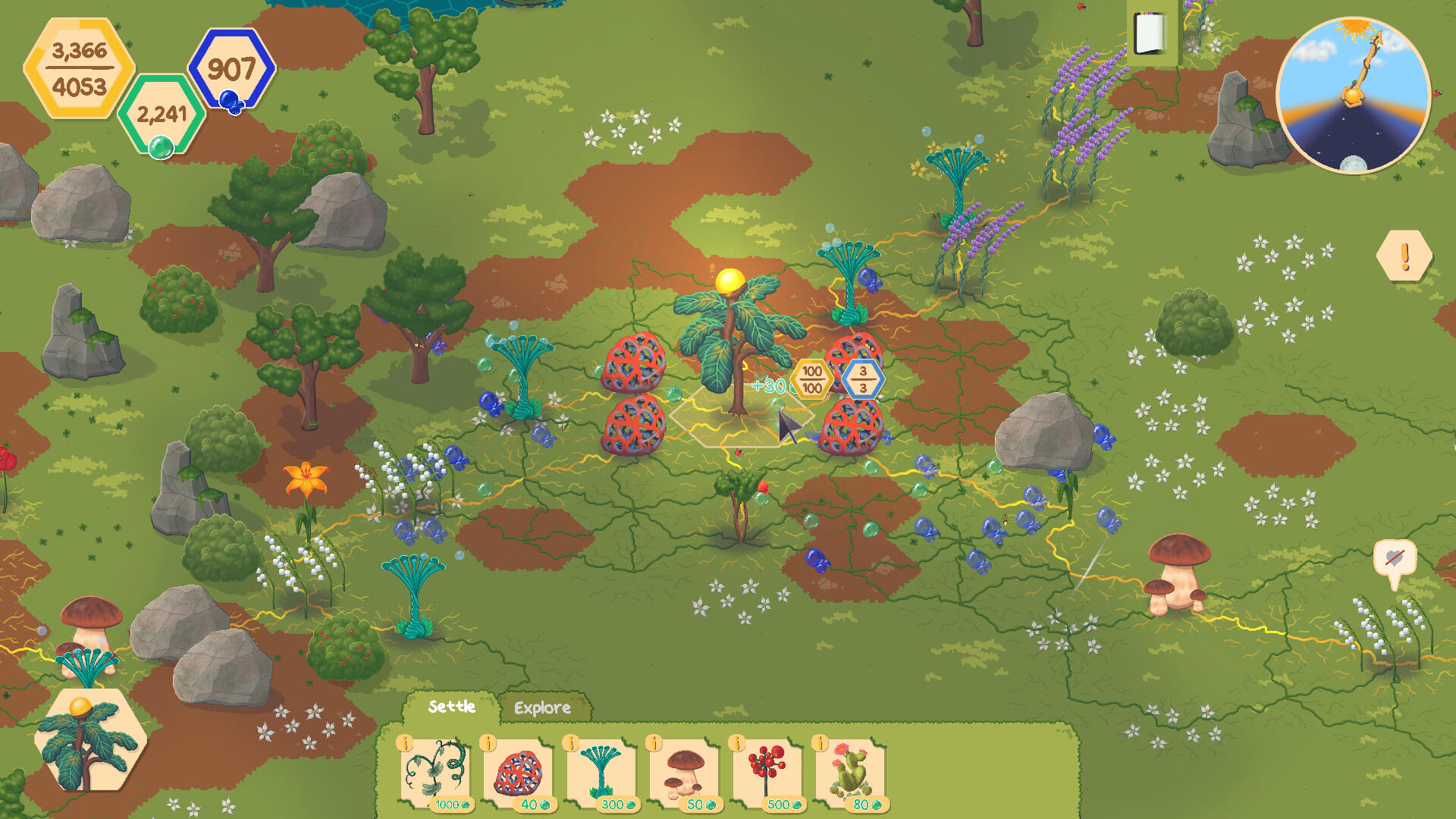
Task: Show info for the flowering cactus card
Action: click(x=820, y=743)
